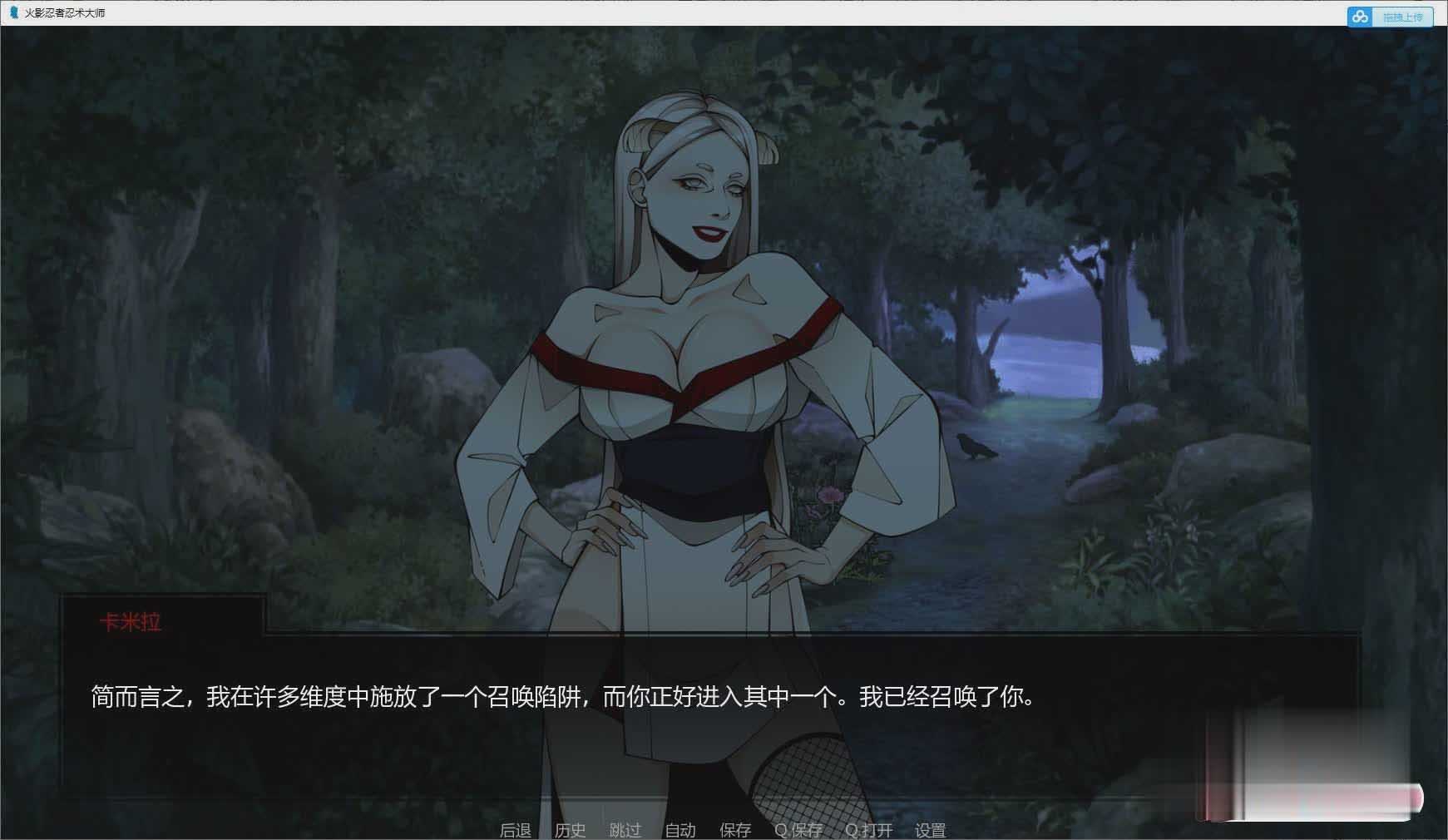Click the Q.打开 quick-load control

pos(867,829)
